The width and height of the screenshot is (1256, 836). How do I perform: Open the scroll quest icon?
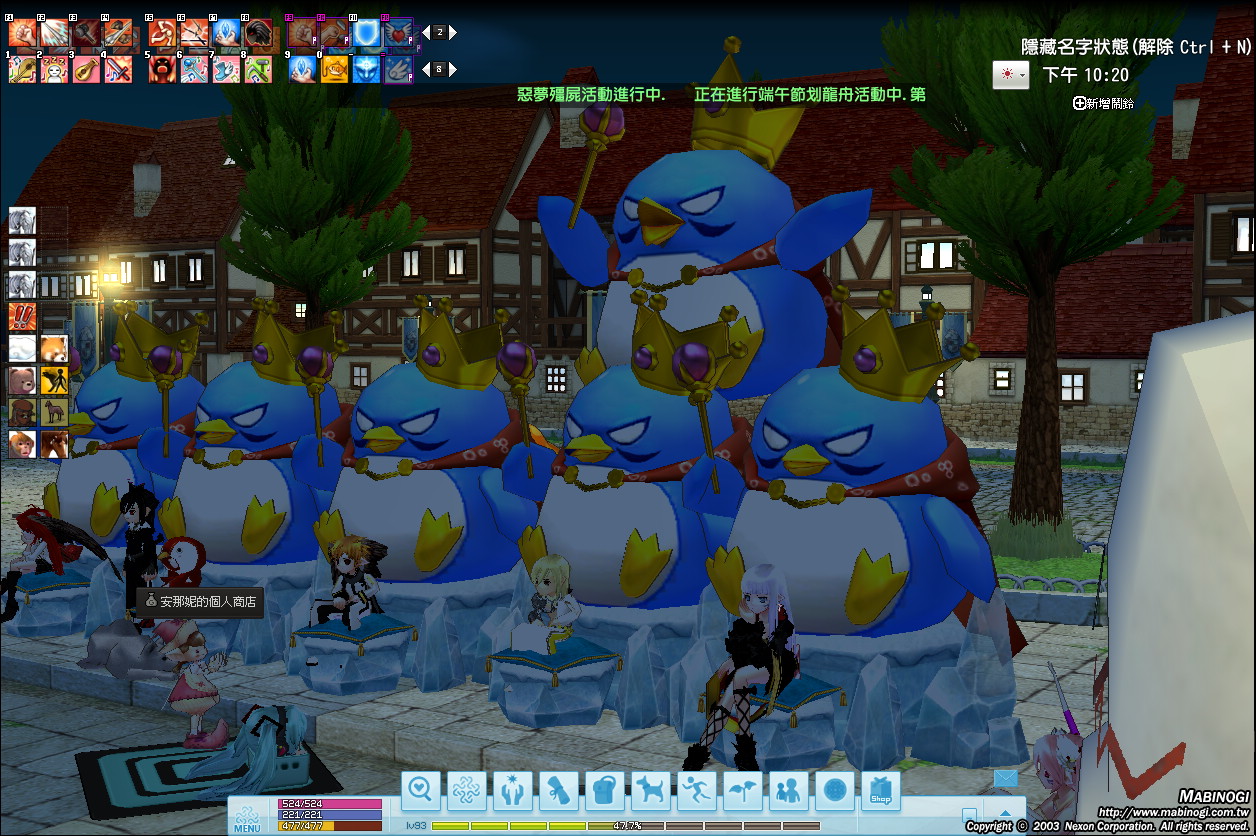pyautogui.click(x=559, y=791)
